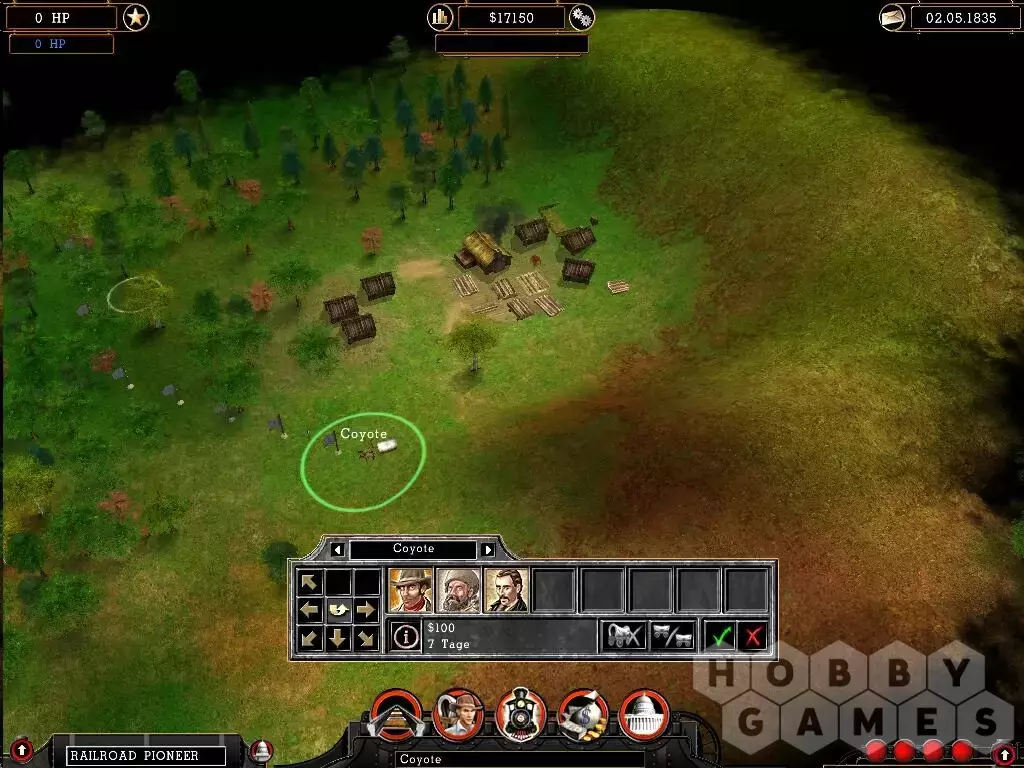Click the center rotate arrow button
Image resolution: width=1024 pixels, height=768 pixels.
pyautogui.click(x=338, y=609)
